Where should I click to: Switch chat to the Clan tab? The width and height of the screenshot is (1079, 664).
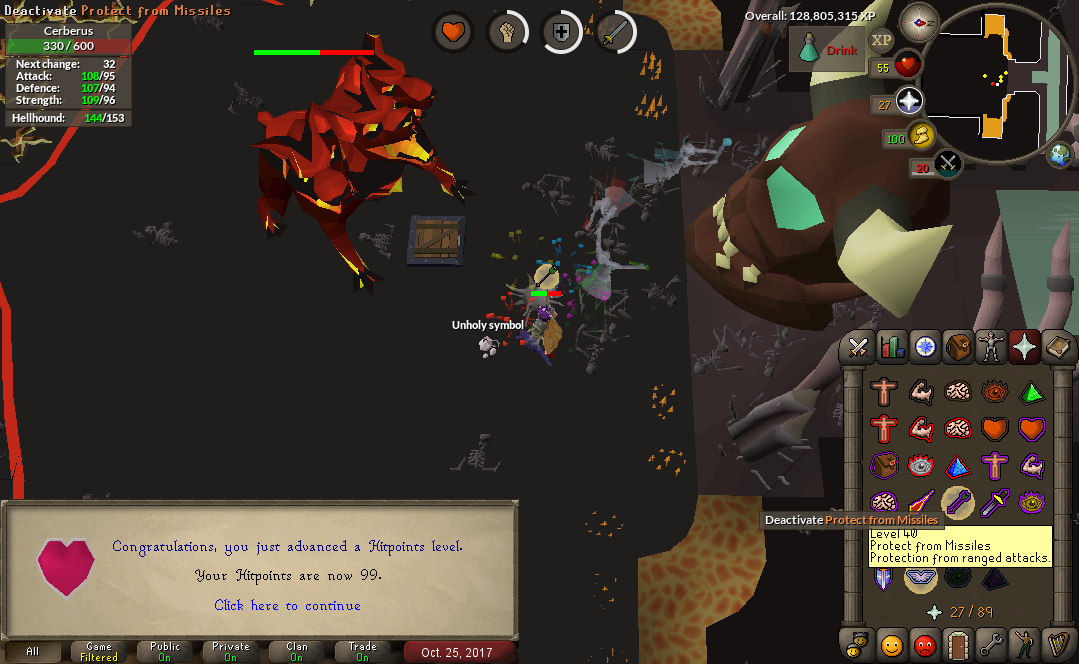[x=297, y=651]
